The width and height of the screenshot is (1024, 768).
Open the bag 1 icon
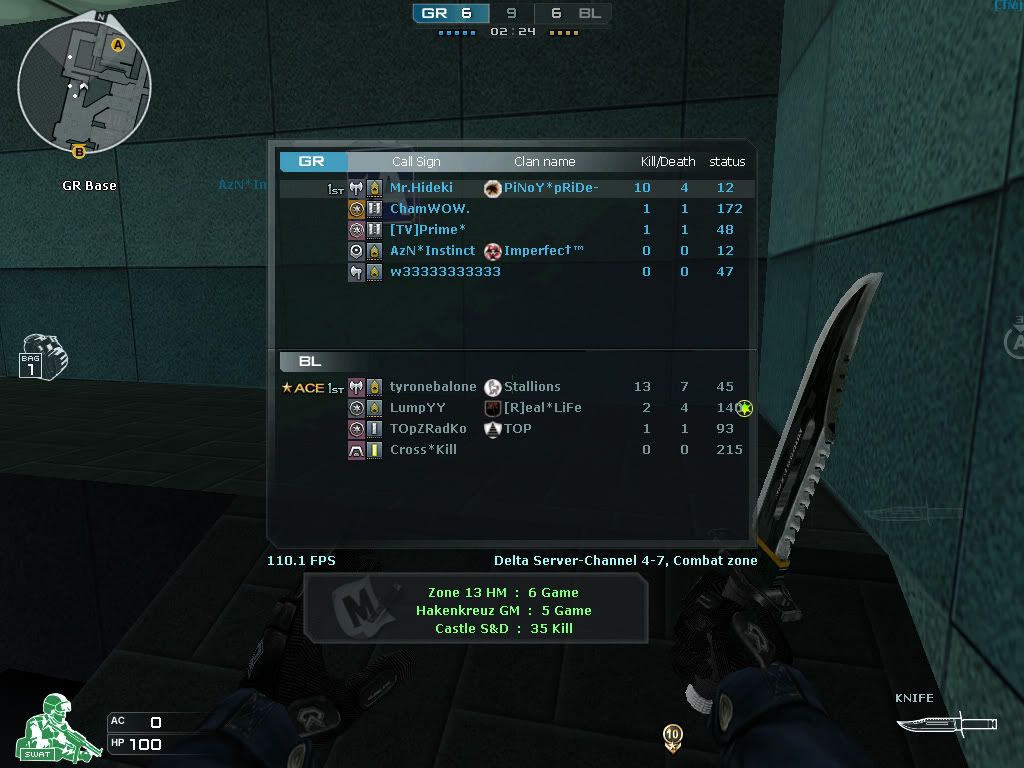point(42,358)
